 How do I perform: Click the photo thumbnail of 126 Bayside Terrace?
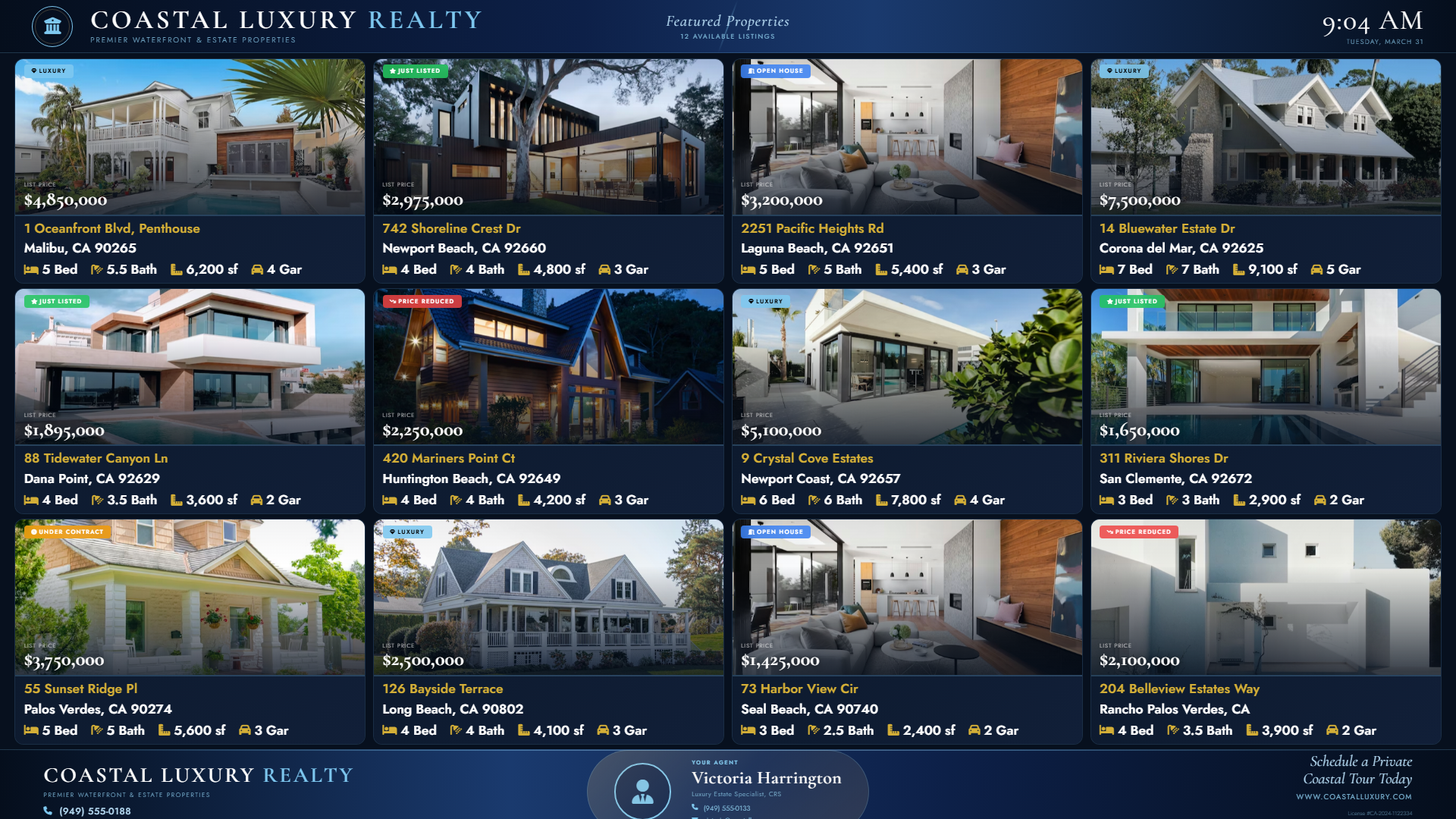[x=548, y=596]
